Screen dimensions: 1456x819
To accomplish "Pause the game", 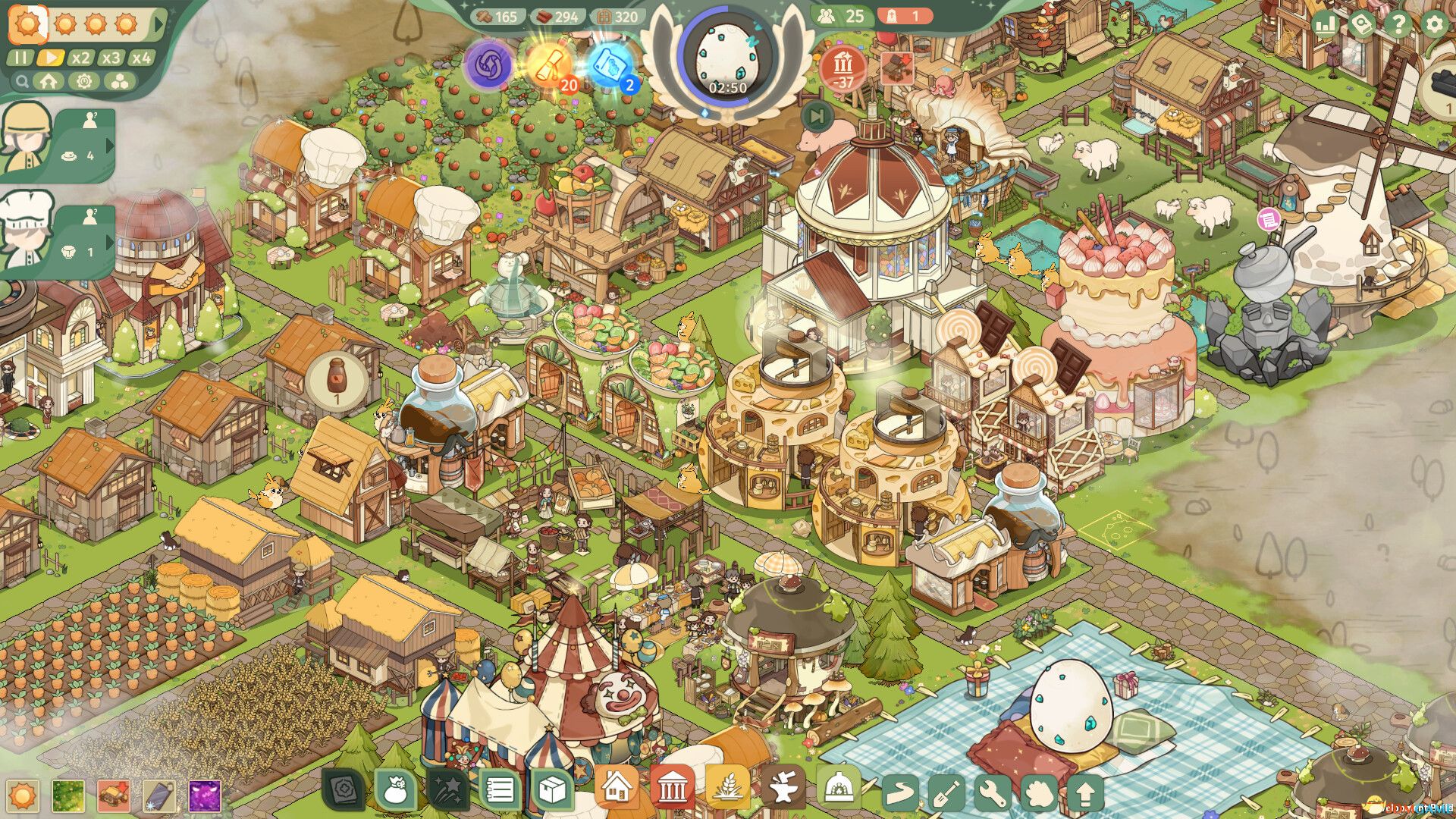I will [20, 57].
